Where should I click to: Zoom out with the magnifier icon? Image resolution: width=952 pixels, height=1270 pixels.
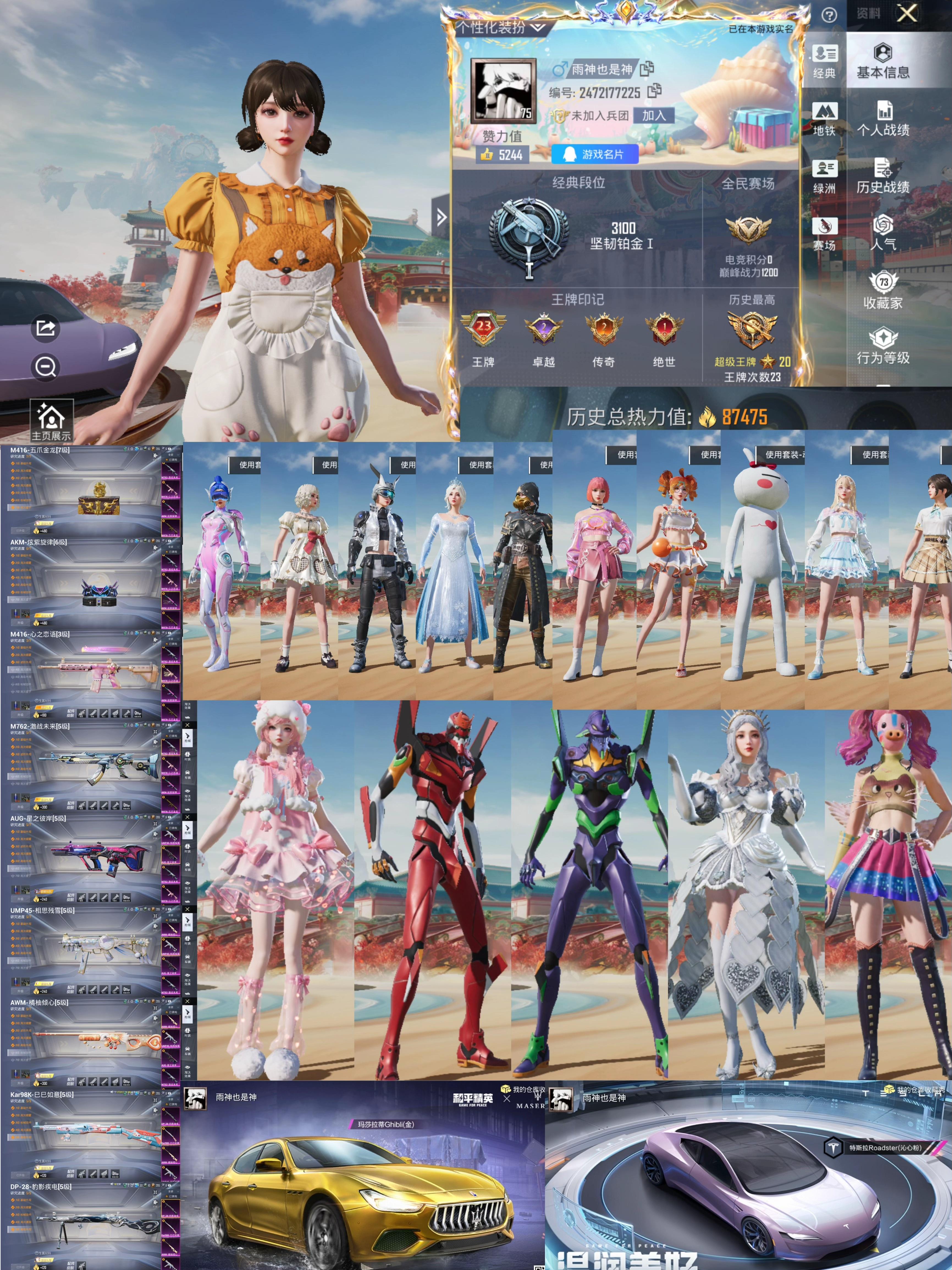tap(45, 366)
